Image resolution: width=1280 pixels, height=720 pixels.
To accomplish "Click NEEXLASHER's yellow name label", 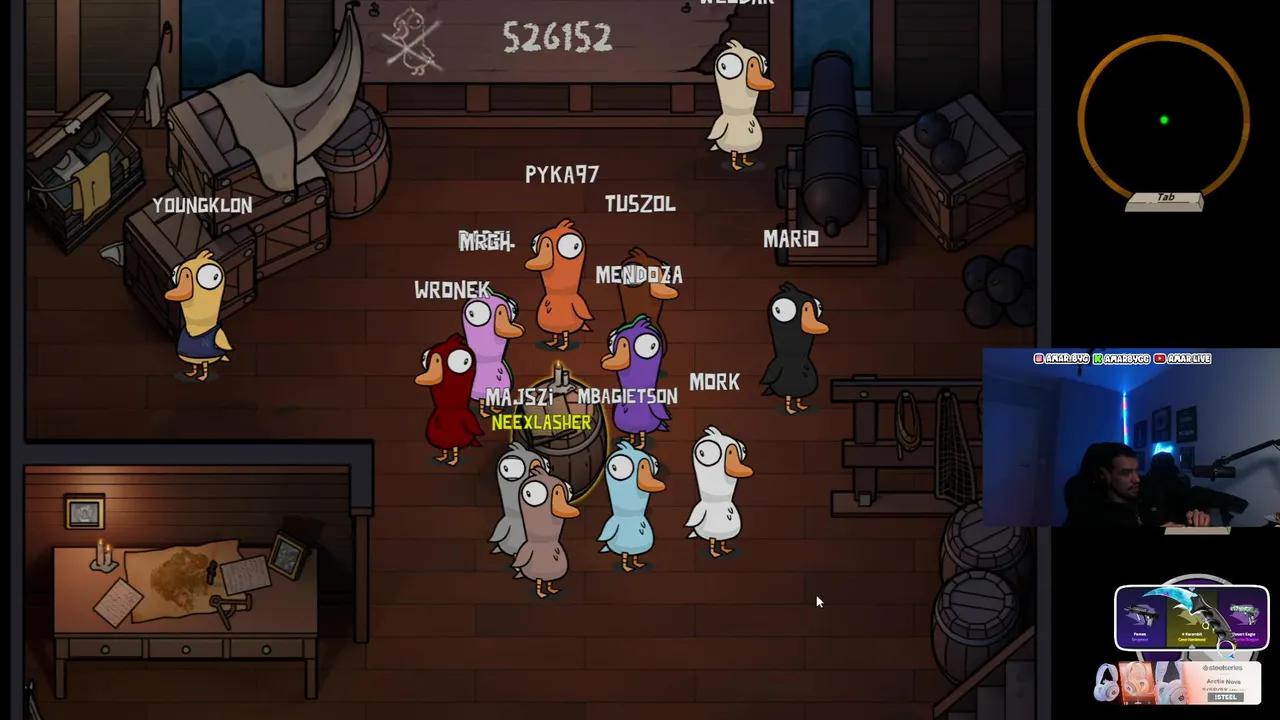I will coord(540,422).
